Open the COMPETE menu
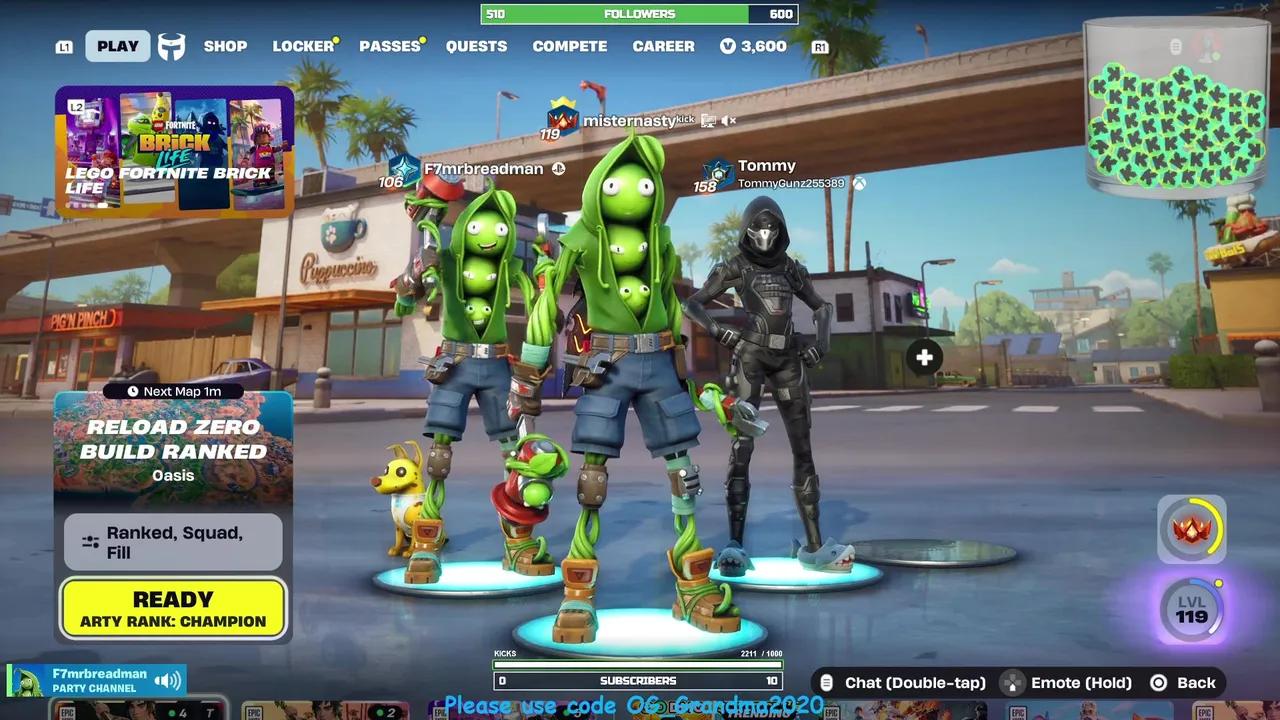 coord(570,46)
